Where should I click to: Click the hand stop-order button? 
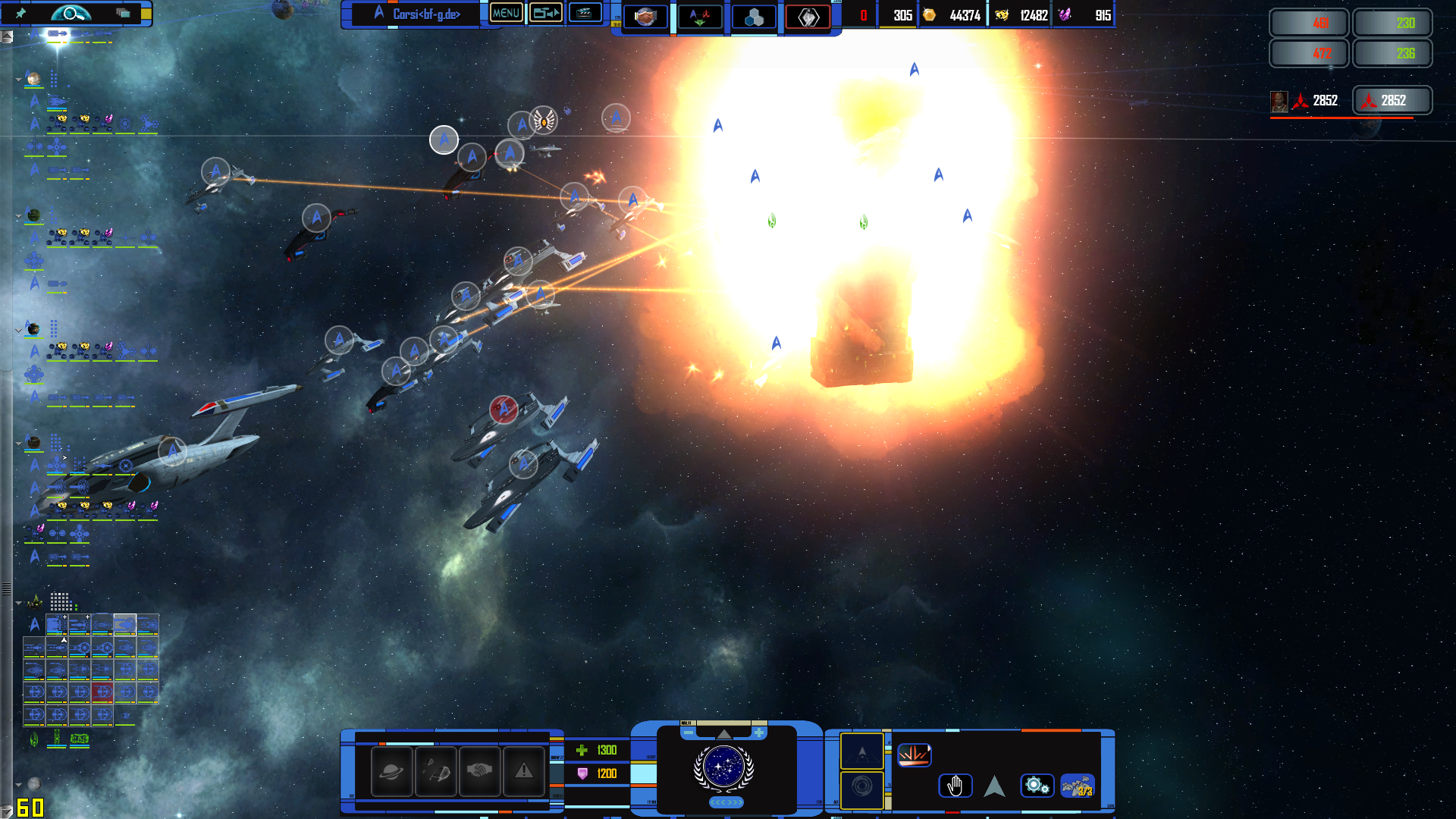tap(955, 786)
